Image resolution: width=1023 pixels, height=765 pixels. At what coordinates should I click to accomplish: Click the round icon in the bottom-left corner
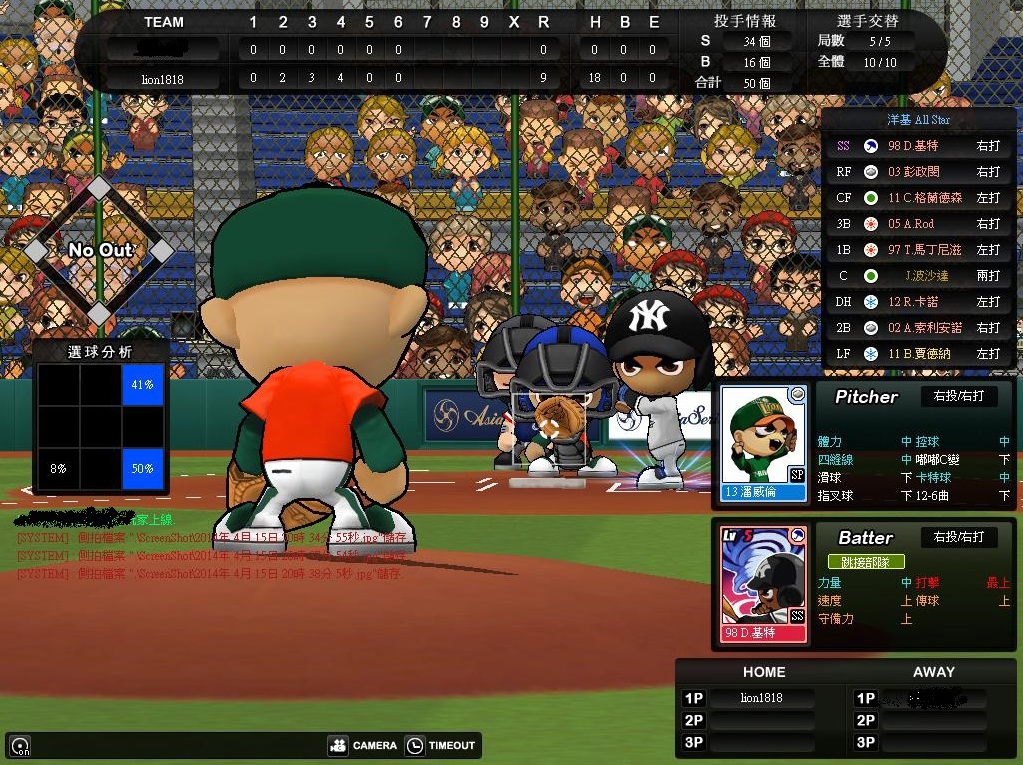coord(19,746)
